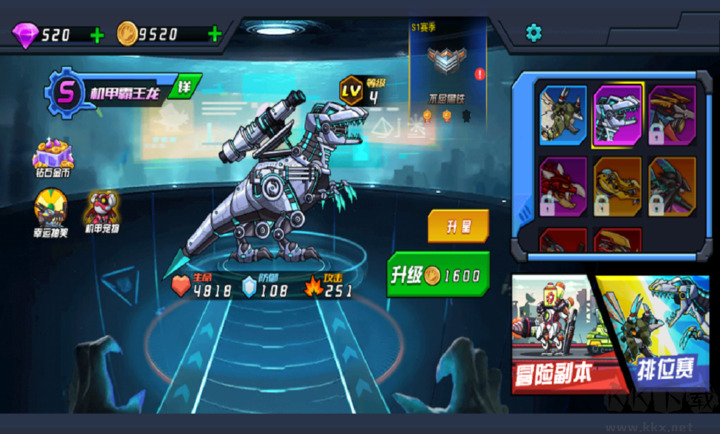Screen dimensions: 720x434
Task: Open the settings gear
Action: (x=534, y=33)
